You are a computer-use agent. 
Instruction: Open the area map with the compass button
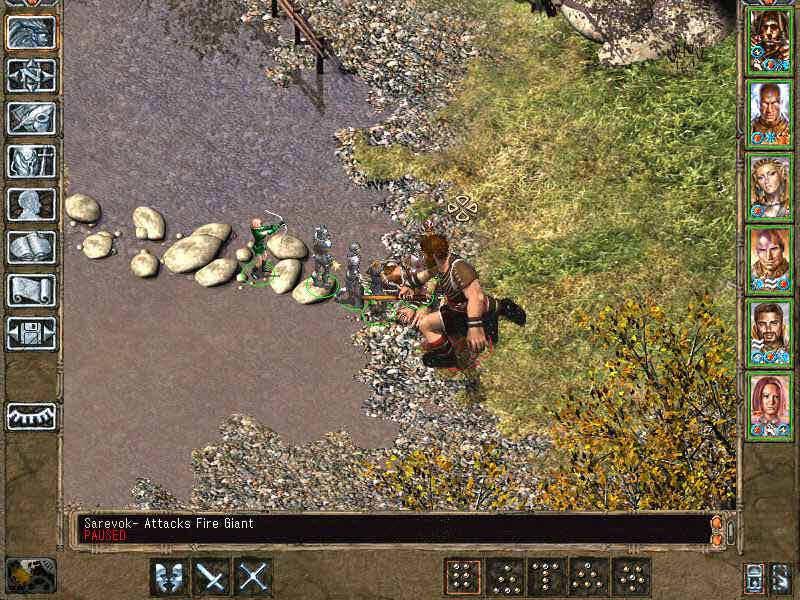click(x=31, y=75)
